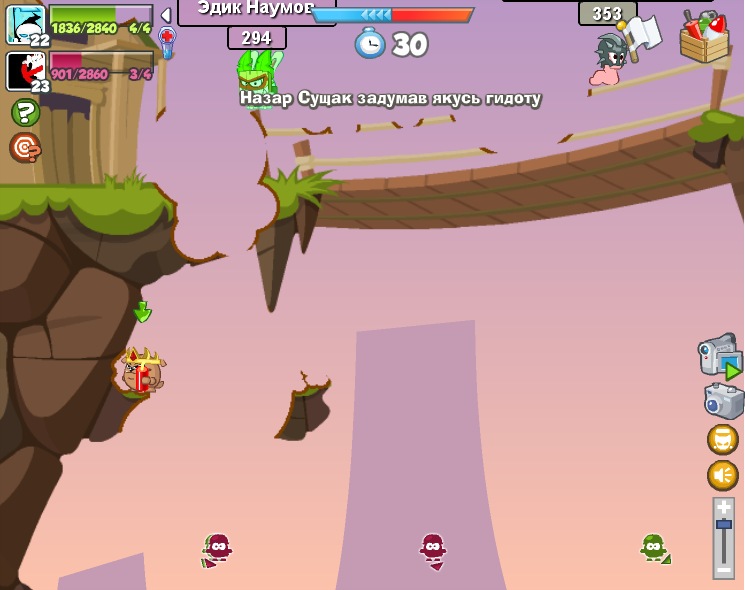Start video replay with the camcorder icon
The width and height of the screenshot is (745, 590).
click(719, 357)
